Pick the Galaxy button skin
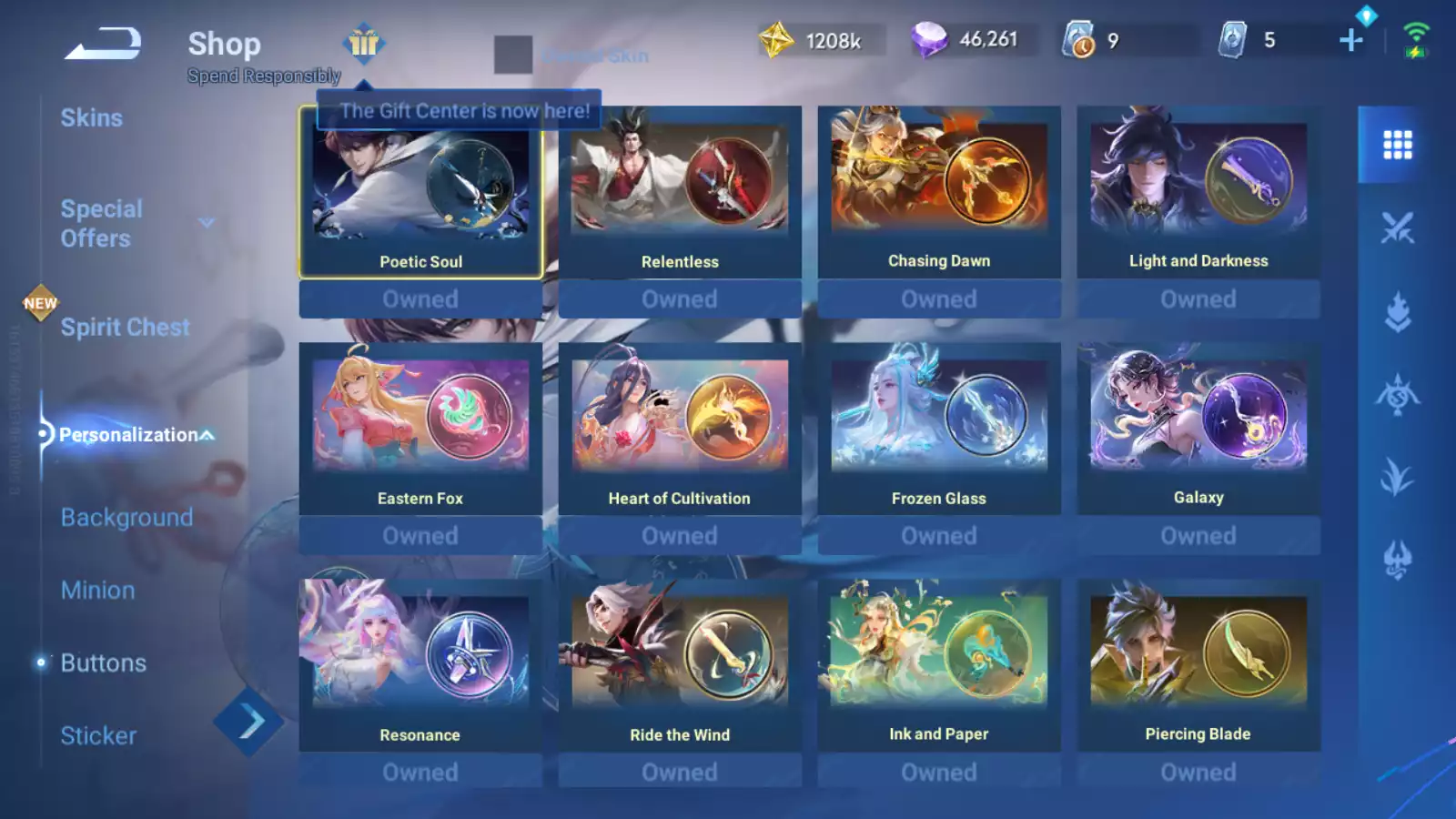This screenshot has width=1456, height=819. click(x=1198, y=430)
